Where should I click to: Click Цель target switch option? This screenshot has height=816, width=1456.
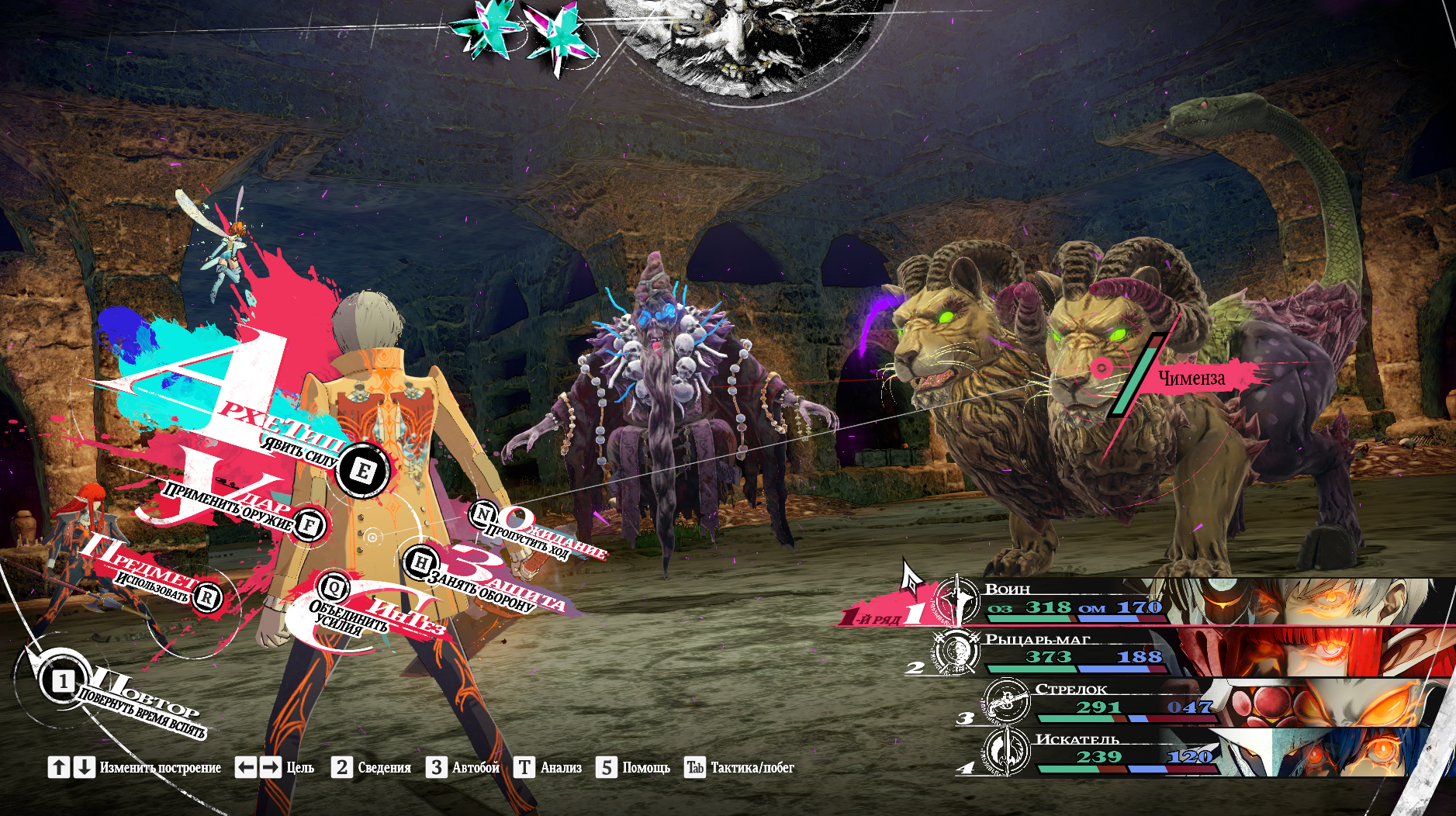(x=275, y=767)
